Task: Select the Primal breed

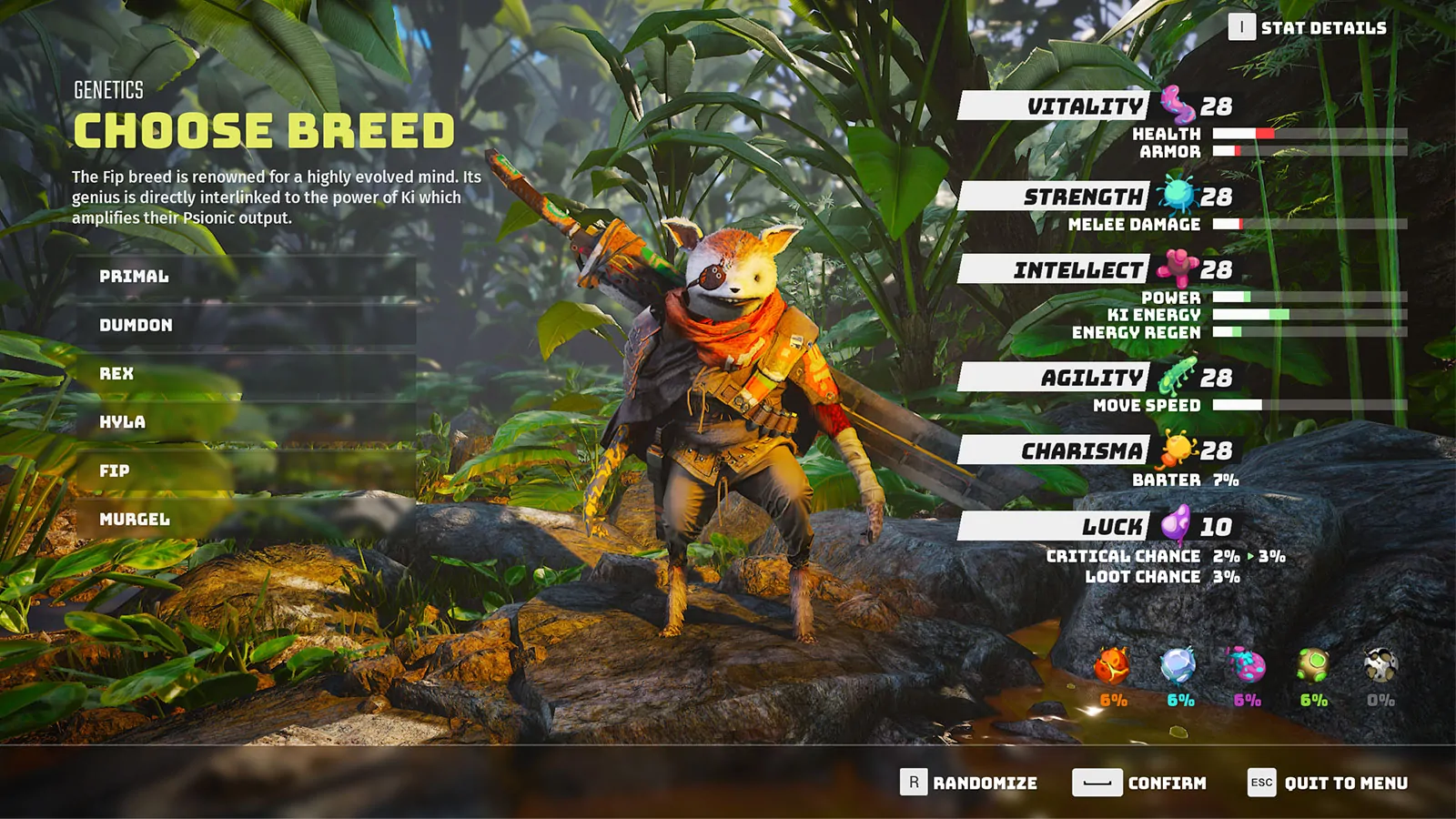Action: (x=135, y=277)
